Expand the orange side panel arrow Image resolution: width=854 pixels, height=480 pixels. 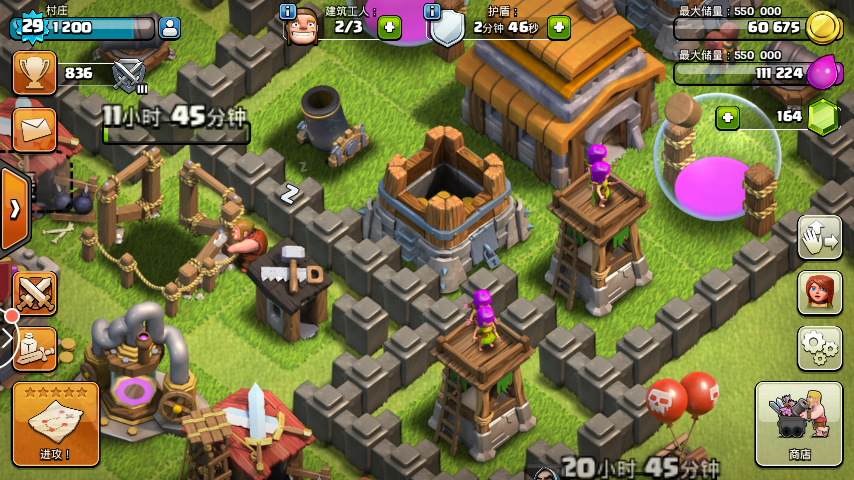(15, 209)
